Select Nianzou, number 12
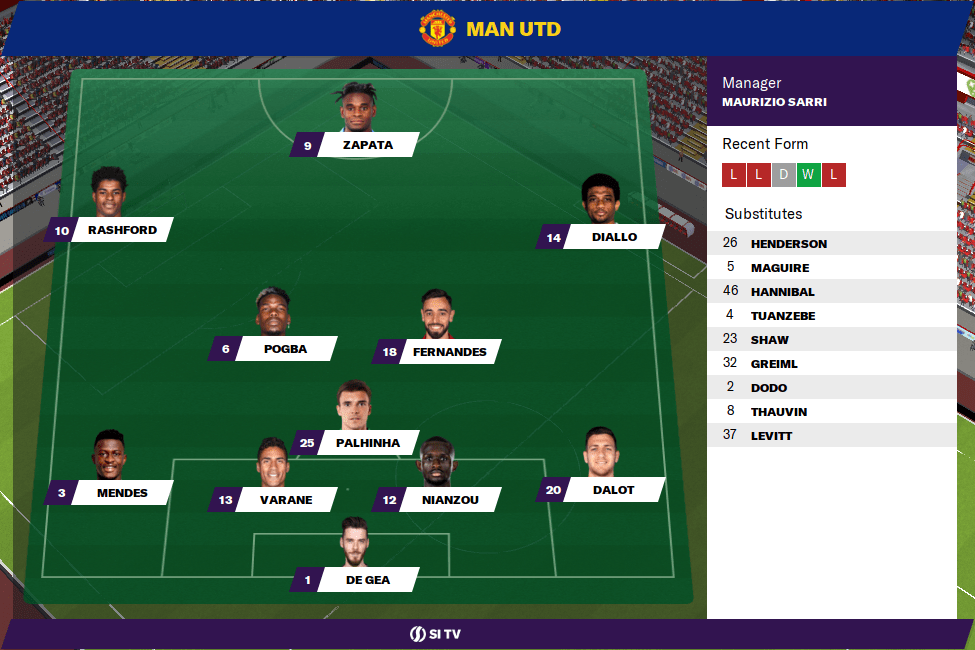The height and width of the screenshot is (650, 975). [449, 500]
